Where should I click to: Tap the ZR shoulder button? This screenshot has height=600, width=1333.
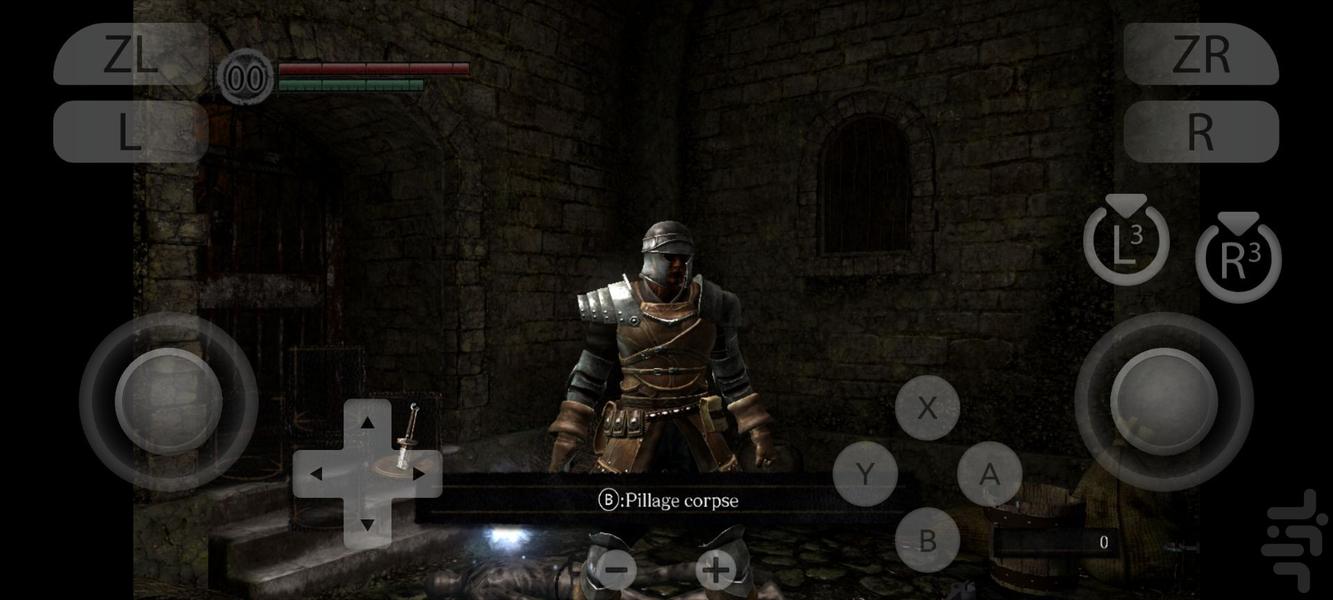click(x=1201, y=55)
